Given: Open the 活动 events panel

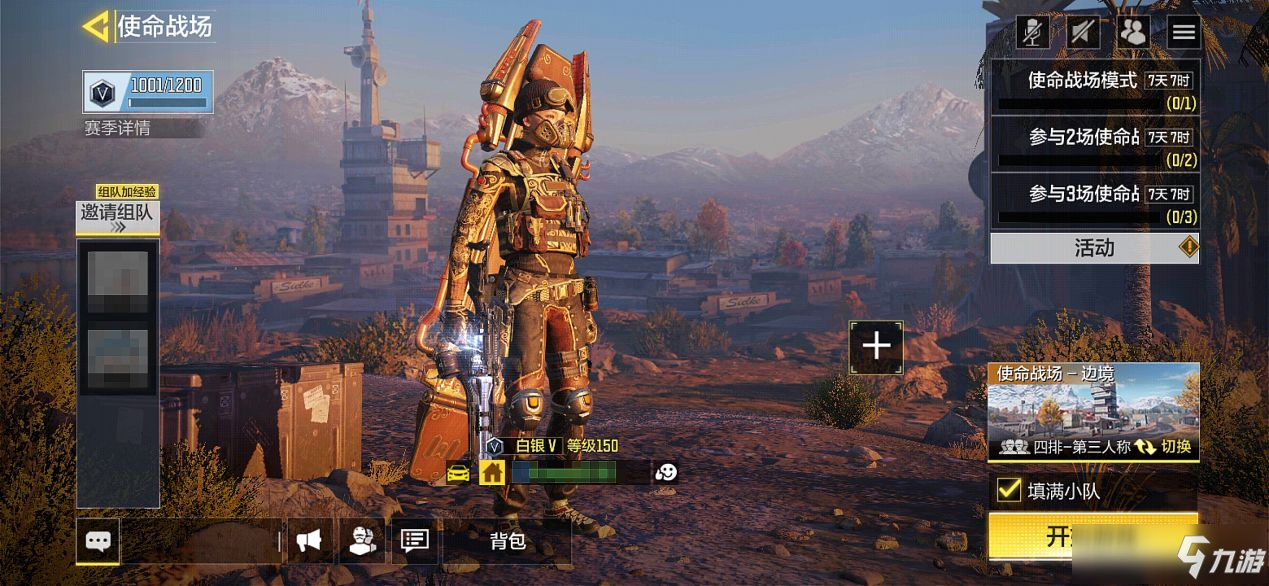Looking at the screenshot, I should [1094, 248].
